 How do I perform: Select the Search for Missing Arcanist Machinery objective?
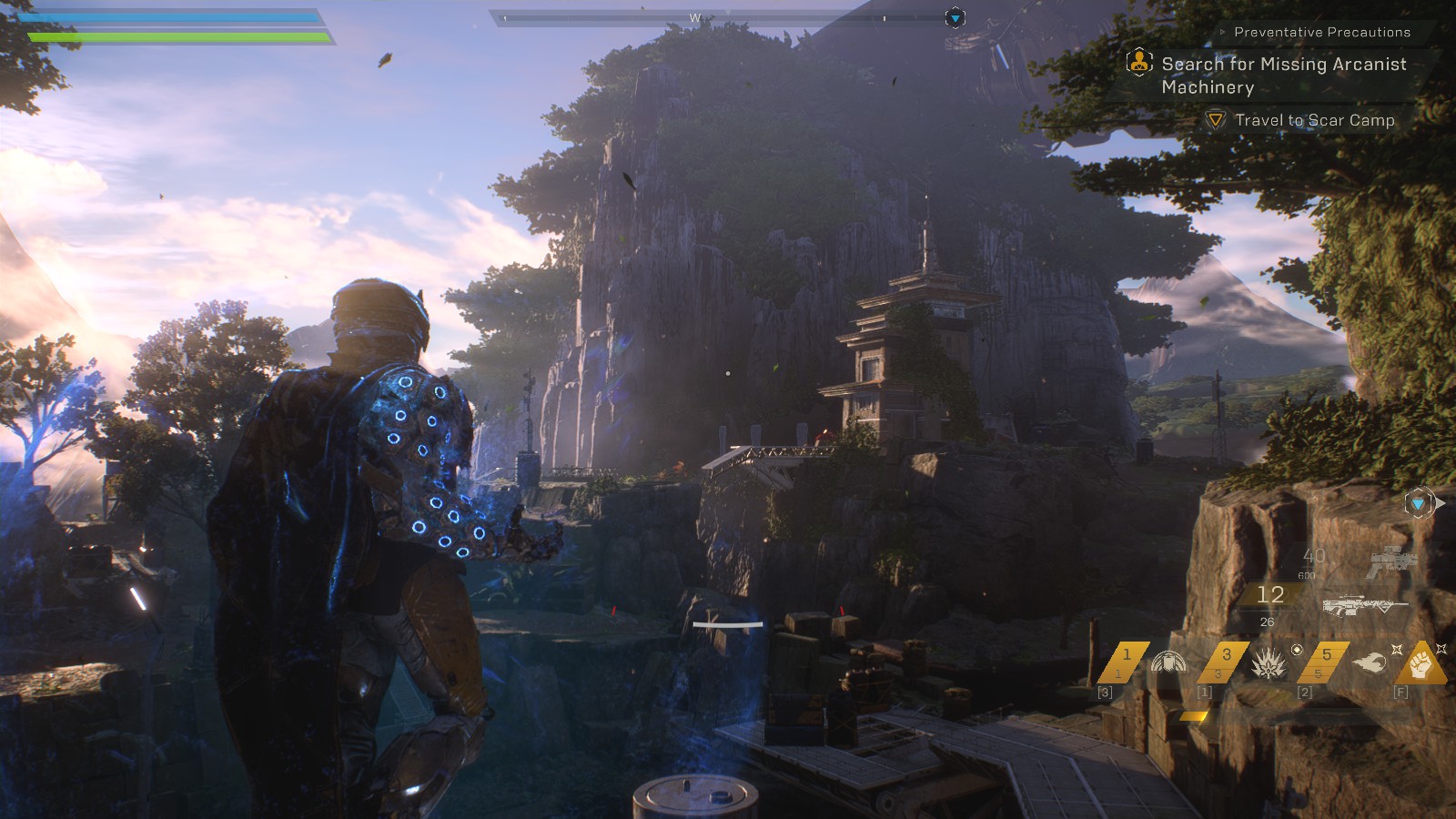coord(1283,76)
